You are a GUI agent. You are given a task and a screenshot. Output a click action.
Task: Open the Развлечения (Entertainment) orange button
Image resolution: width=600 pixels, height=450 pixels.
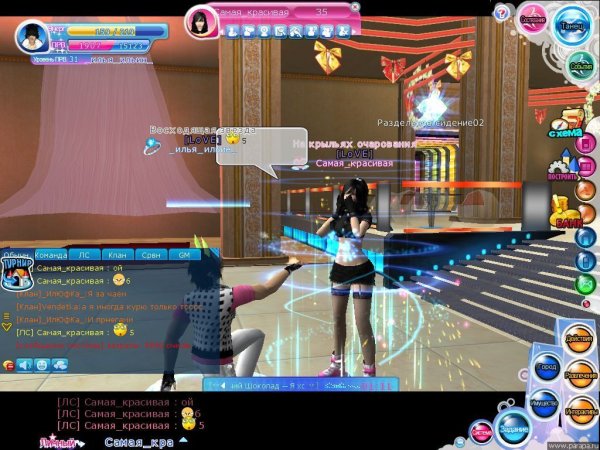tap(578, 375)
